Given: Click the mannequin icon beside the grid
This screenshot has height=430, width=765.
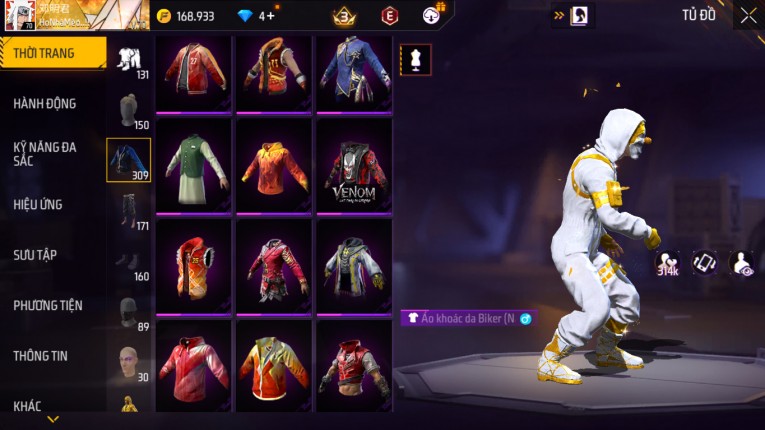Looking at the screenshot, I should [x=416, y=59].
